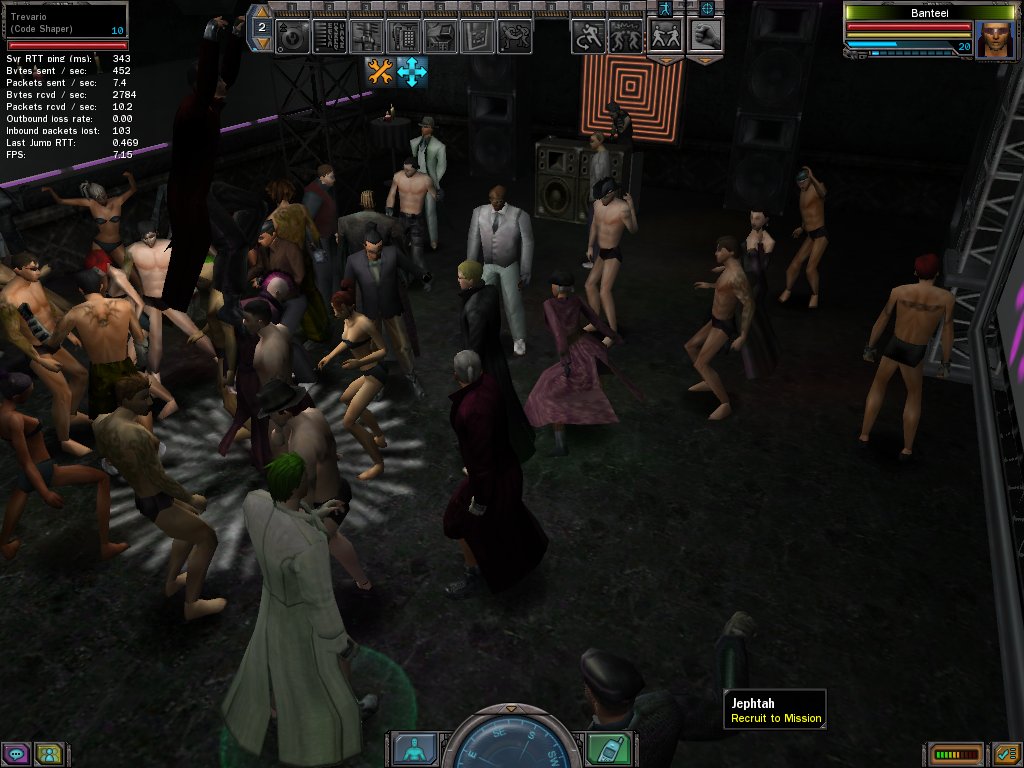The height and width of the screenshot is (768, 1024).
Task: Activate the running figure evade ability
Action: tap(589, 36)
